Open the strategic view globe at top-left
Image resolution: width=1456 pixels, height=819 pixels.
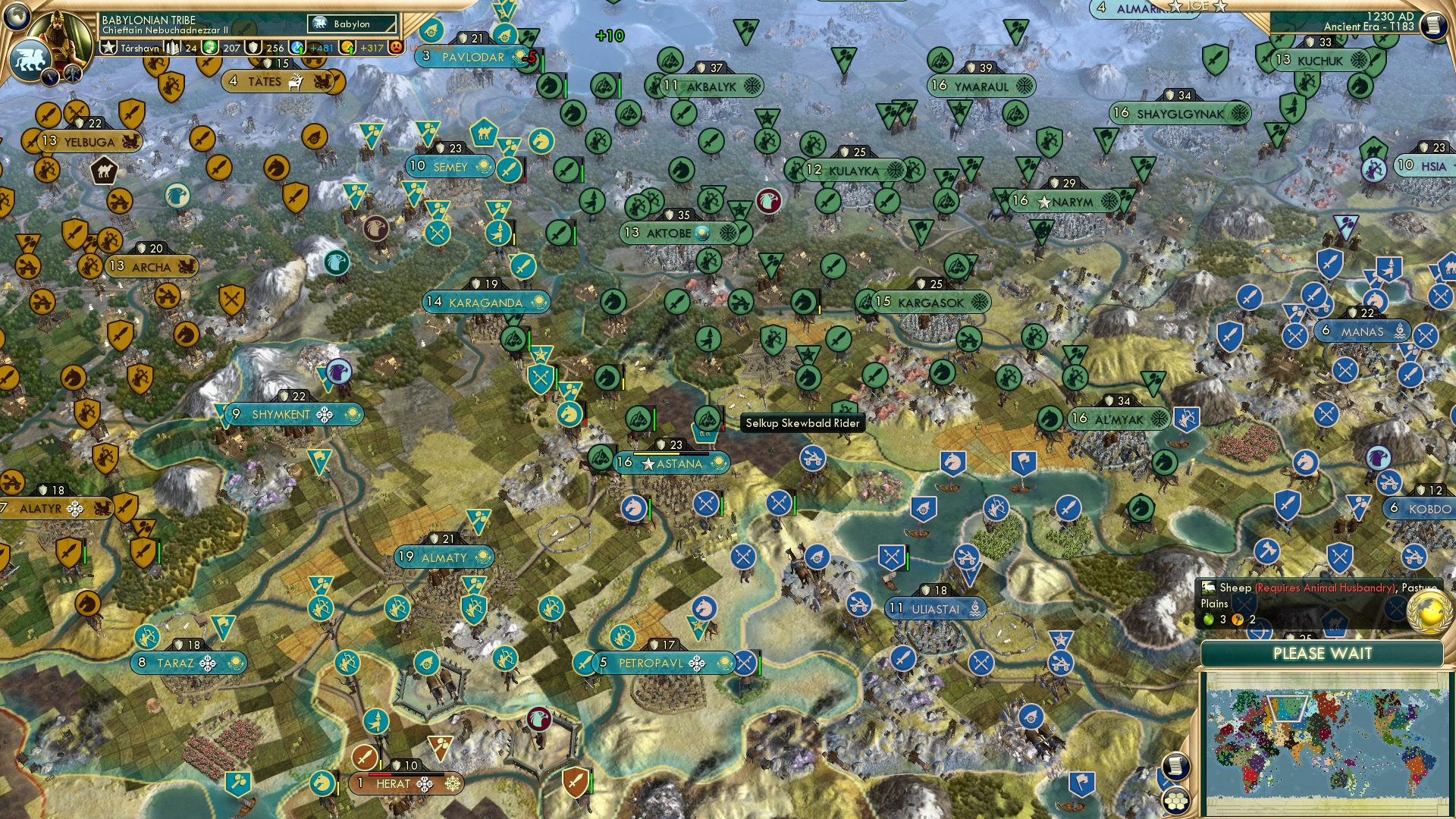click(x=17, y=17)
